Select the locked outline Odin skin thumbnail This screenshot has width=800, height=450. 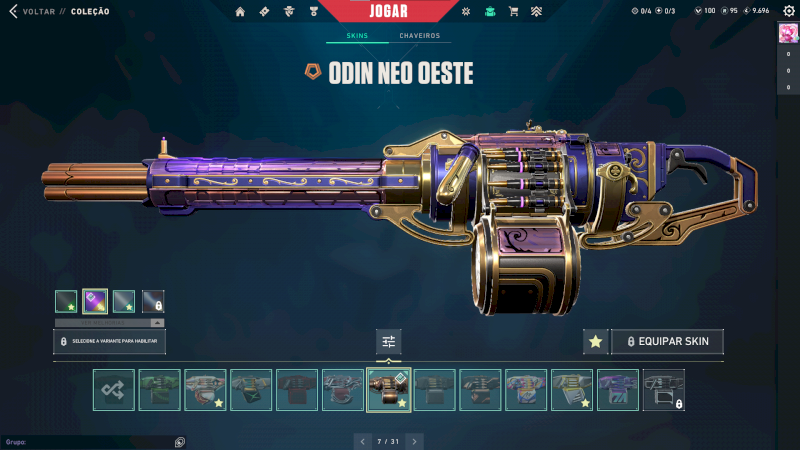coord(664,390)
